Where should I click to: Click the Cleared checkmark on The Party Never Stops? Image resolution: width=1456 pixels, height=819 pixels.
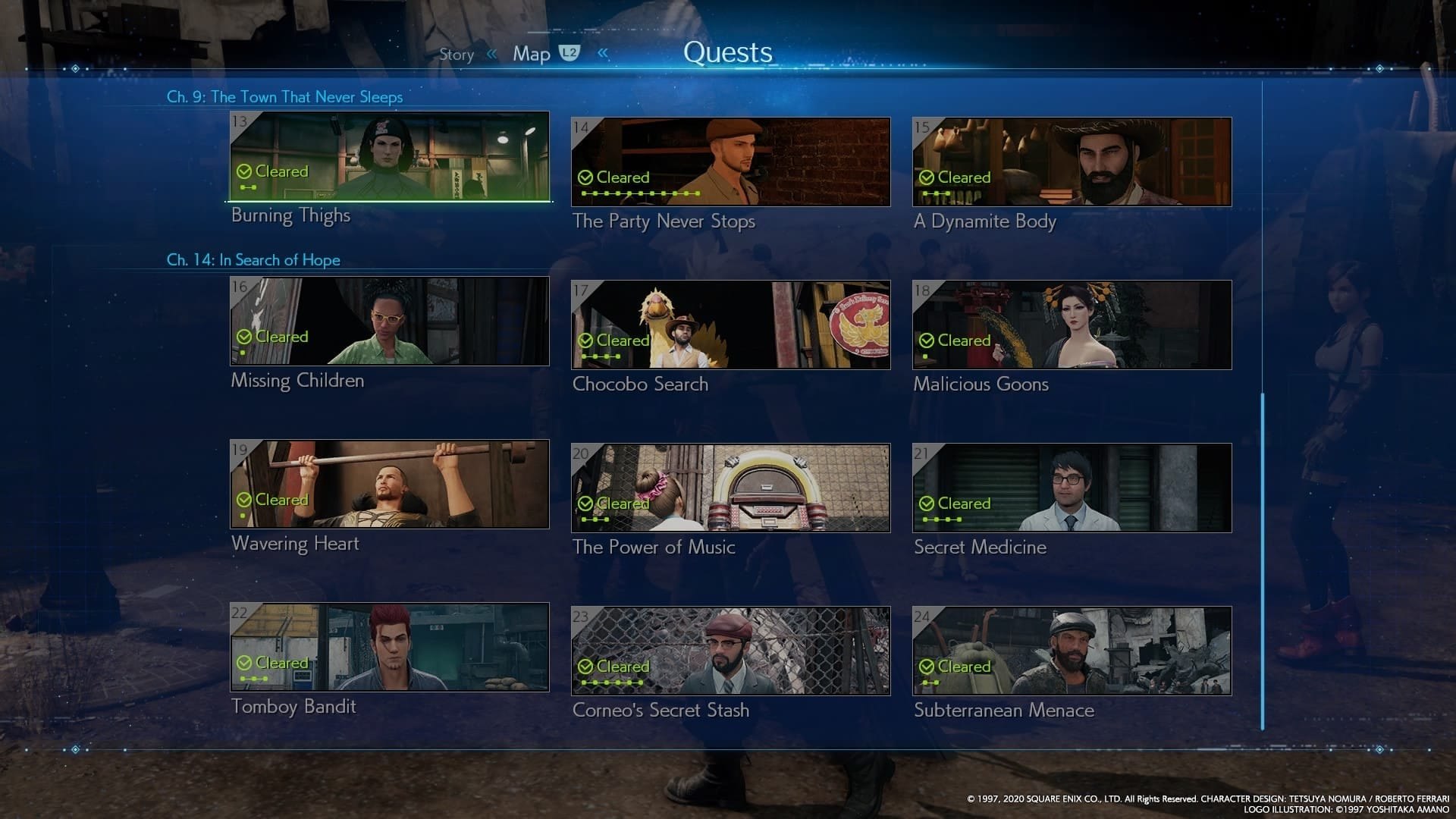point(585,177)
